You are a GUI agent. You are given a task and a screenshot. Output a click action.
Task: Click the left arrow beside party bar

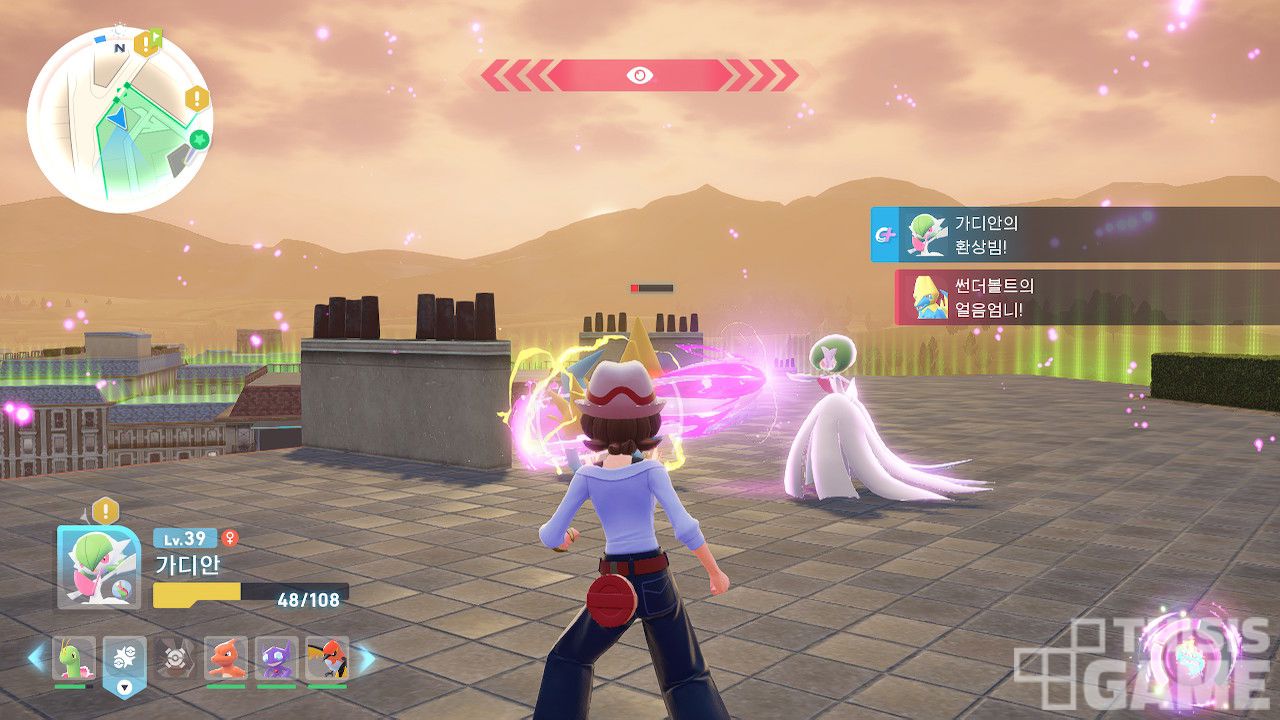coord(36,658)
